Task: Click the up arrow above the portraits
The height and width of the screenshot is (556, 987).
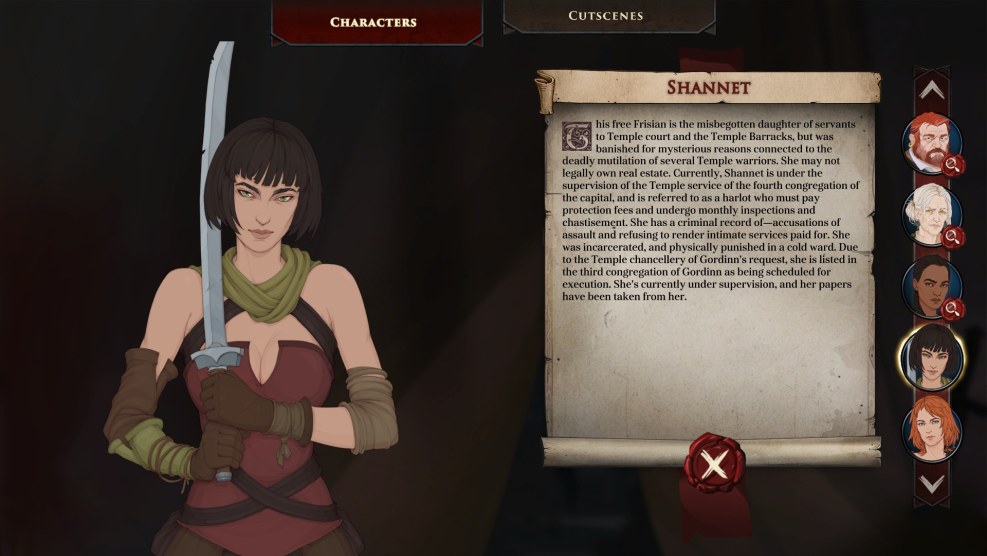Action: click(931, 90)
